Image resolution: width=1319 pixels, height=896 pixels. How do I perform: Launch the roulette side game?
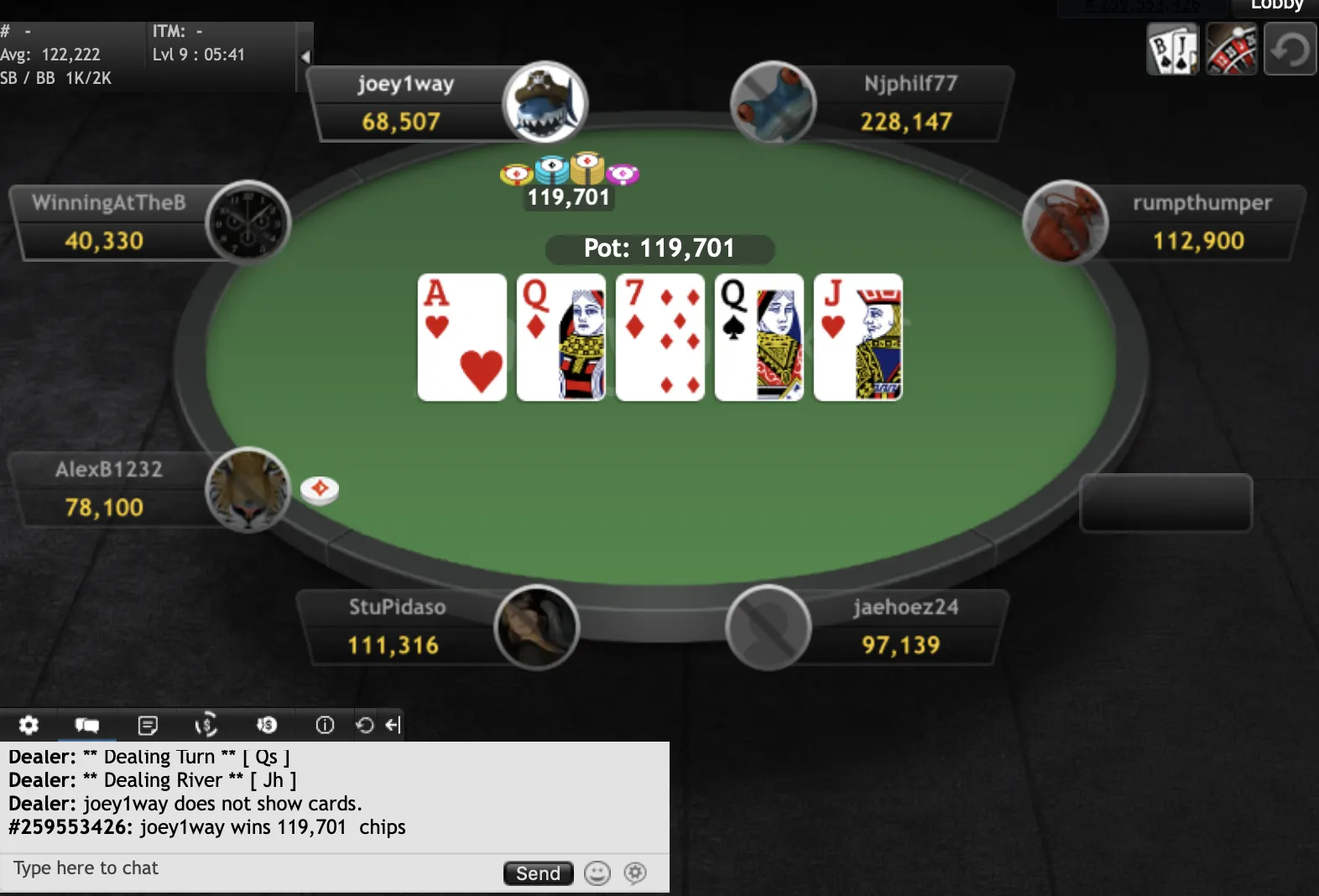coord(1231,49)
